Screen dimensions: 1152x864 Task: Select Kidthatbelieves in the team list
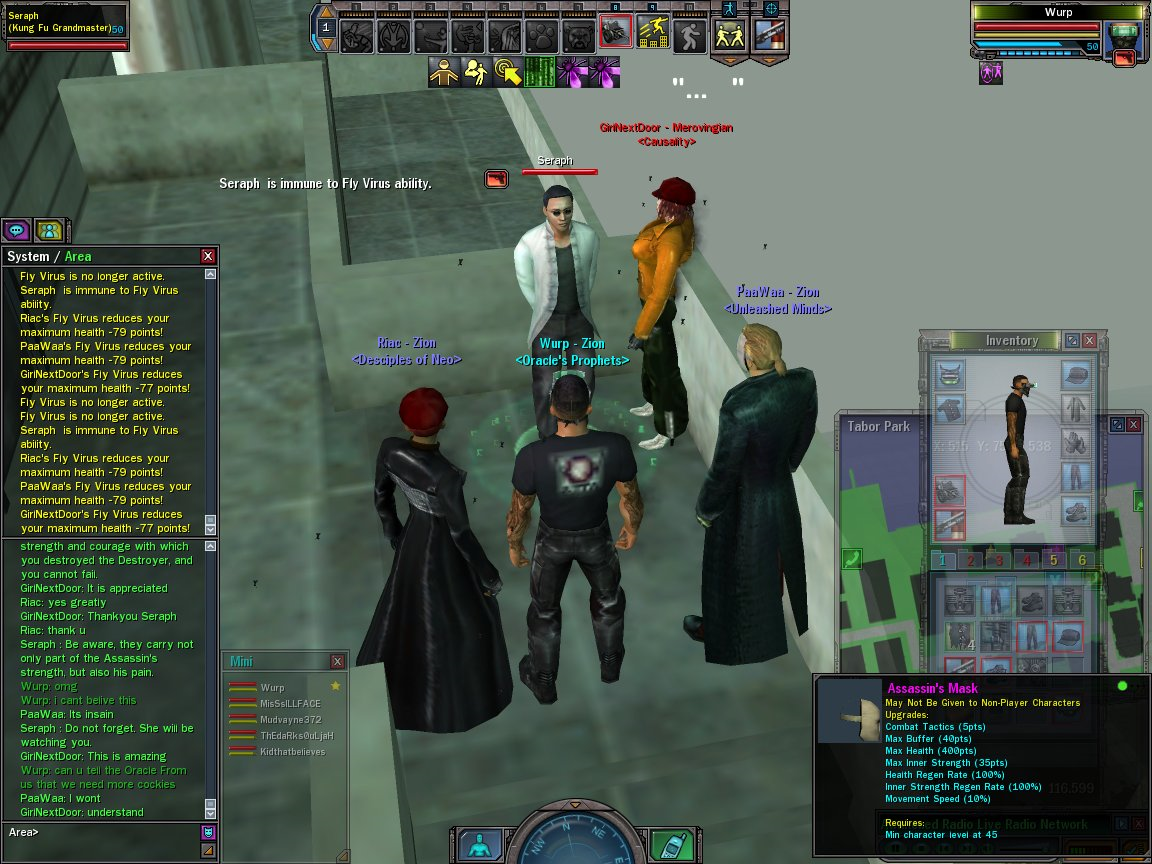coord(292,751)
